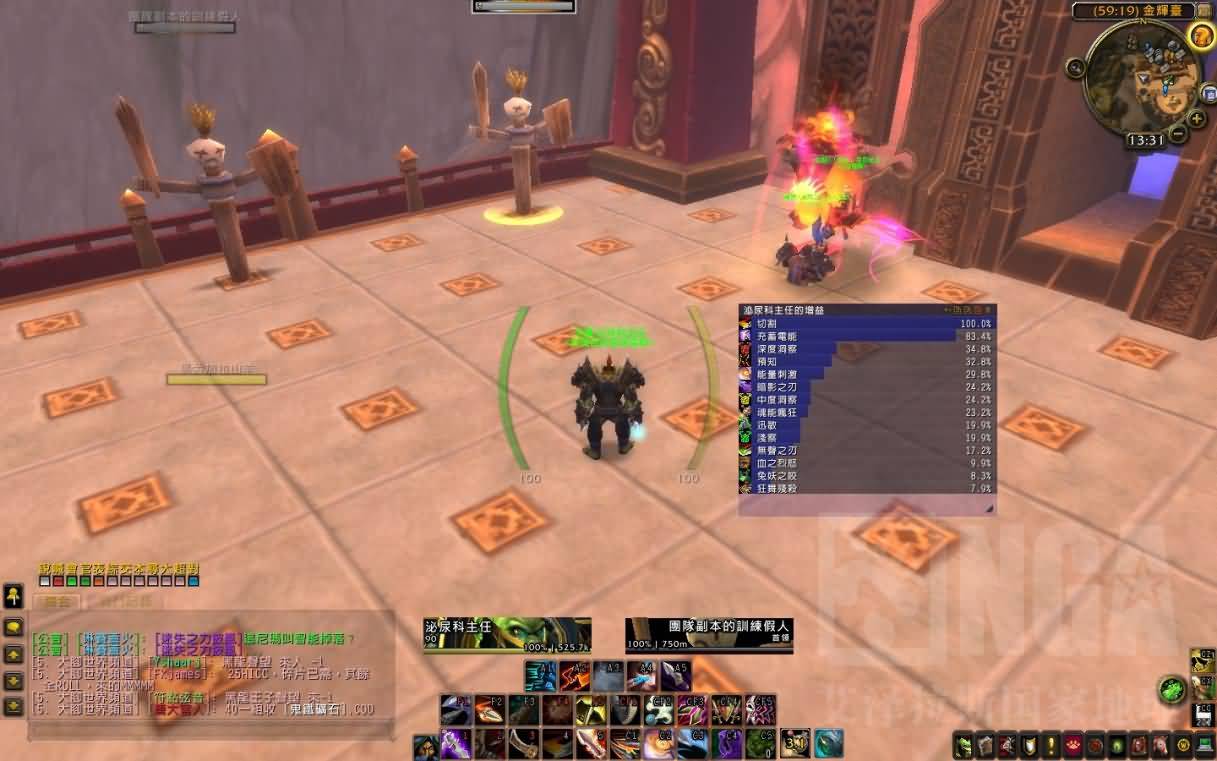Click the blue raid marker square
Screen dimensions: 1217x761
tap(193, 581)
